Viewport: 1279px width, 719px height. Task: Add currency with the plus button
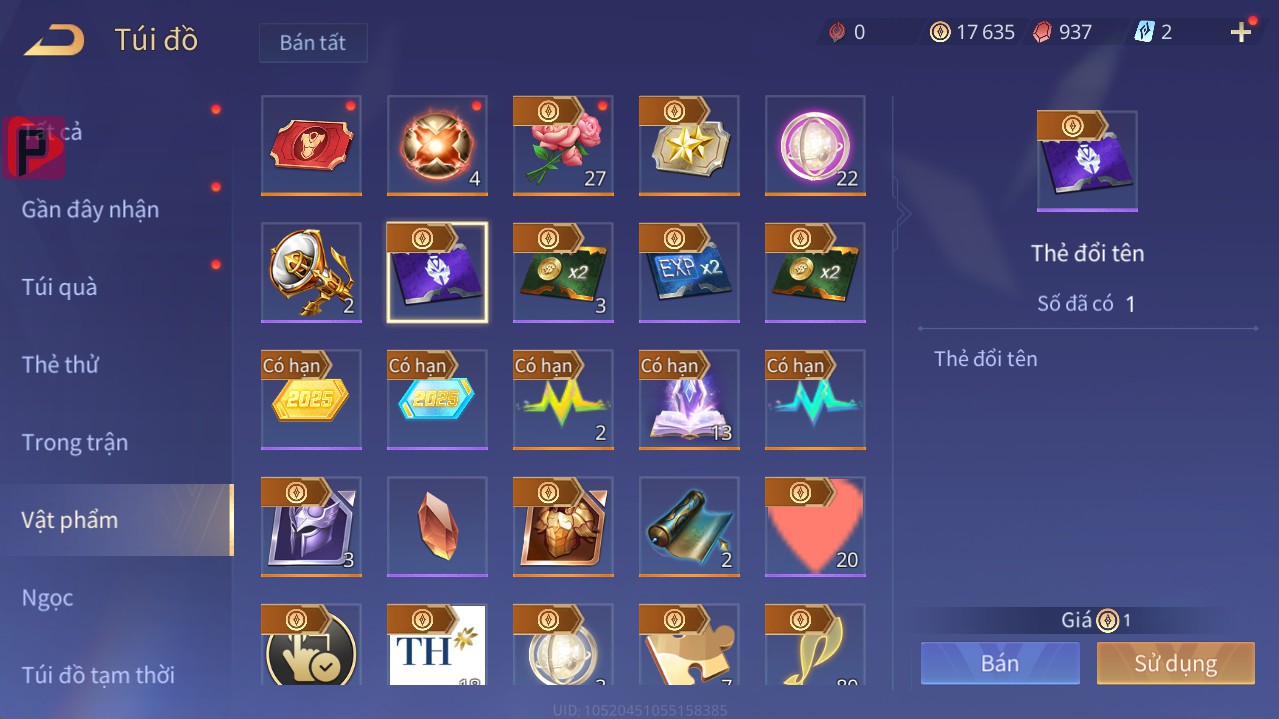click(x=1241, y=32)
